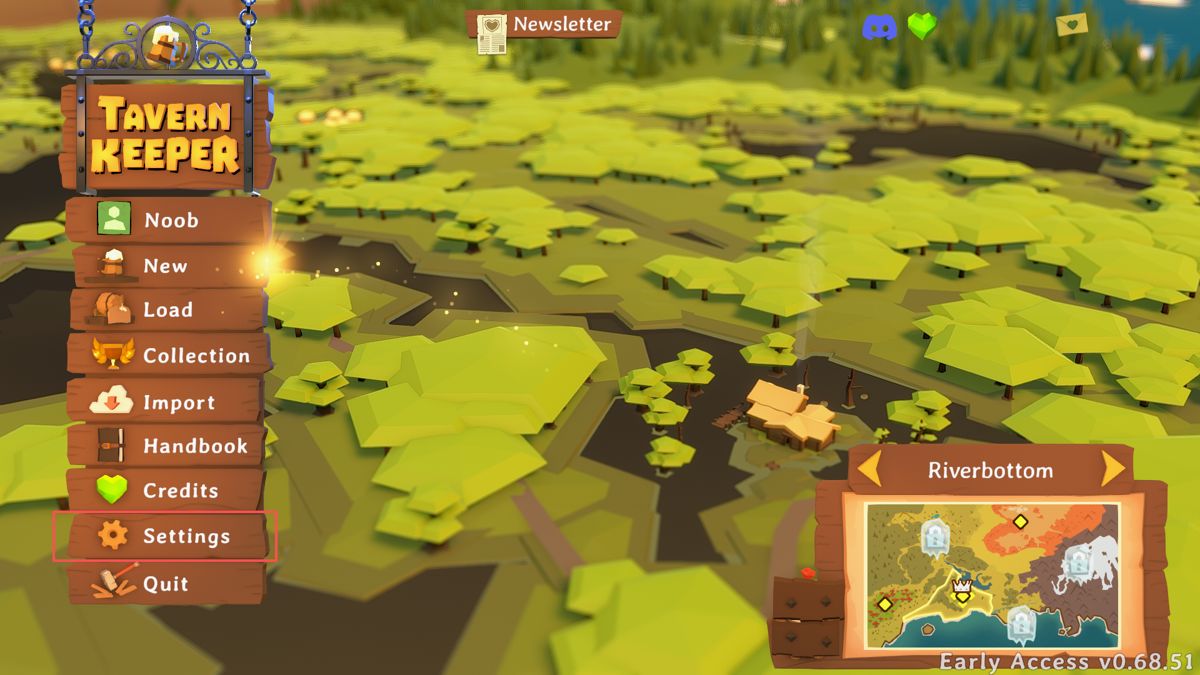Screen dimensions: 1200x675
Task: View the Credits
Action: pos(167,491)
